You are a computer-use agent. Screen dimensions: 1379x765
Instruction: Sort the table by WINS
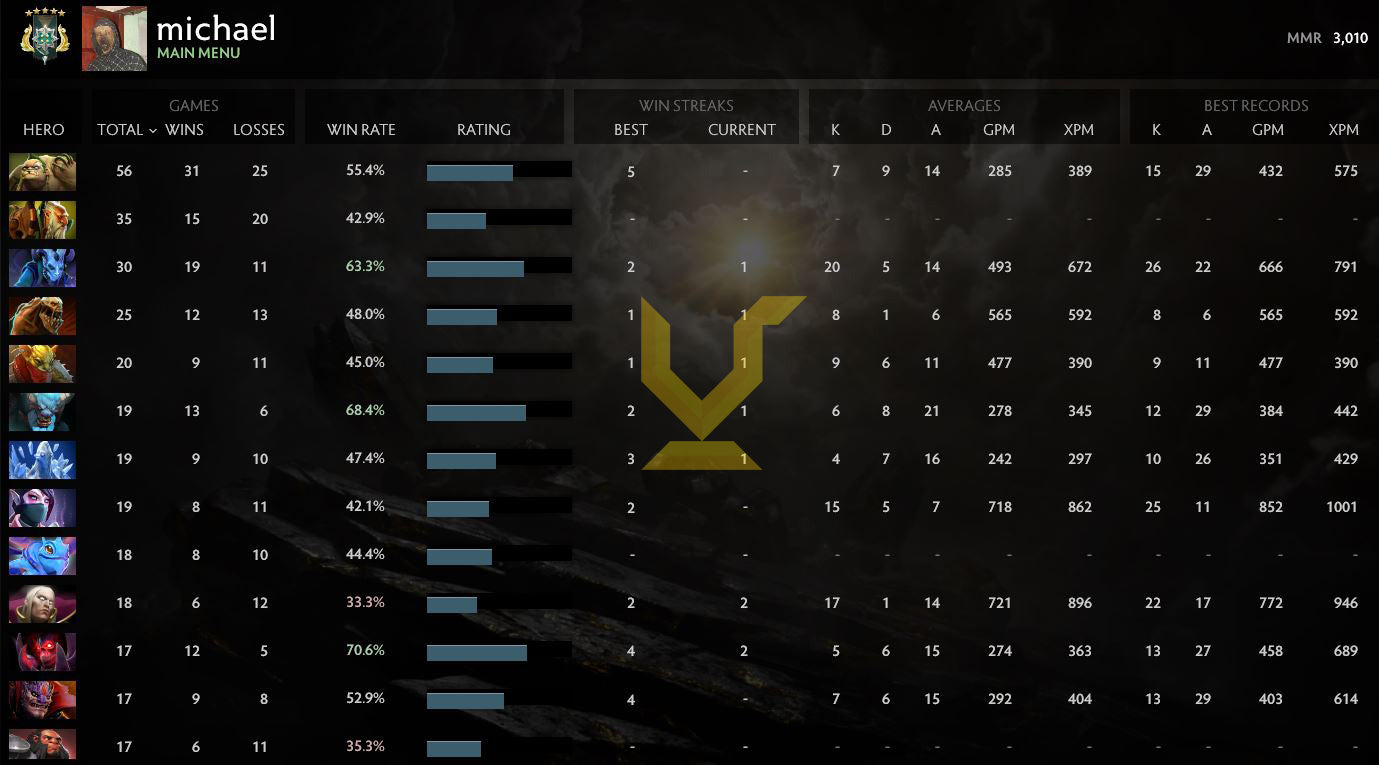[x=187, y=130]
